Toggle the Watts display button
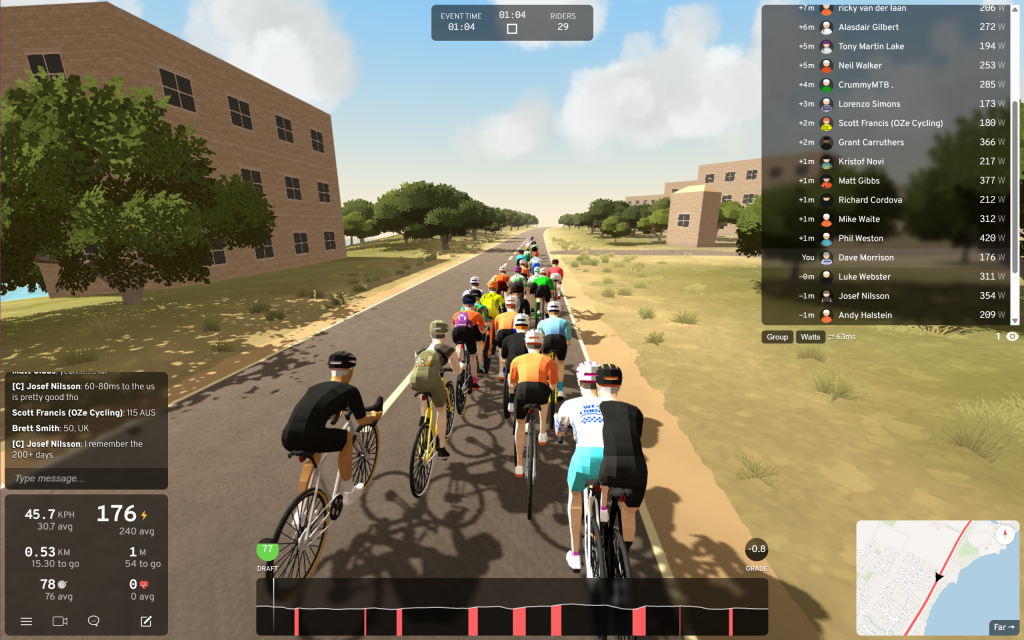 click(x=810, y=337)
